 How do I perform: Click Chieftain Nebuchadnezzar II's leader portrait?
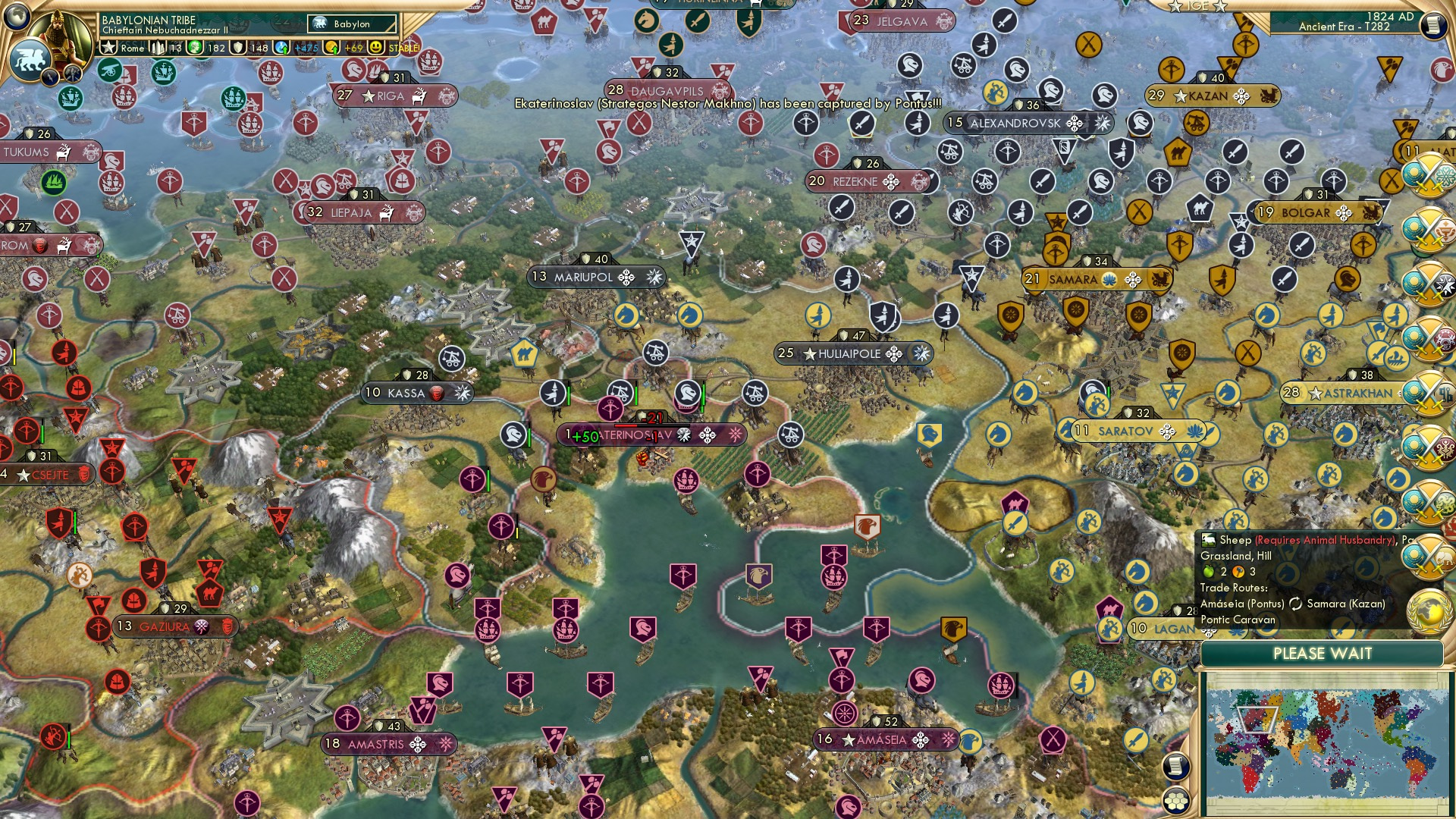(61, 34)
